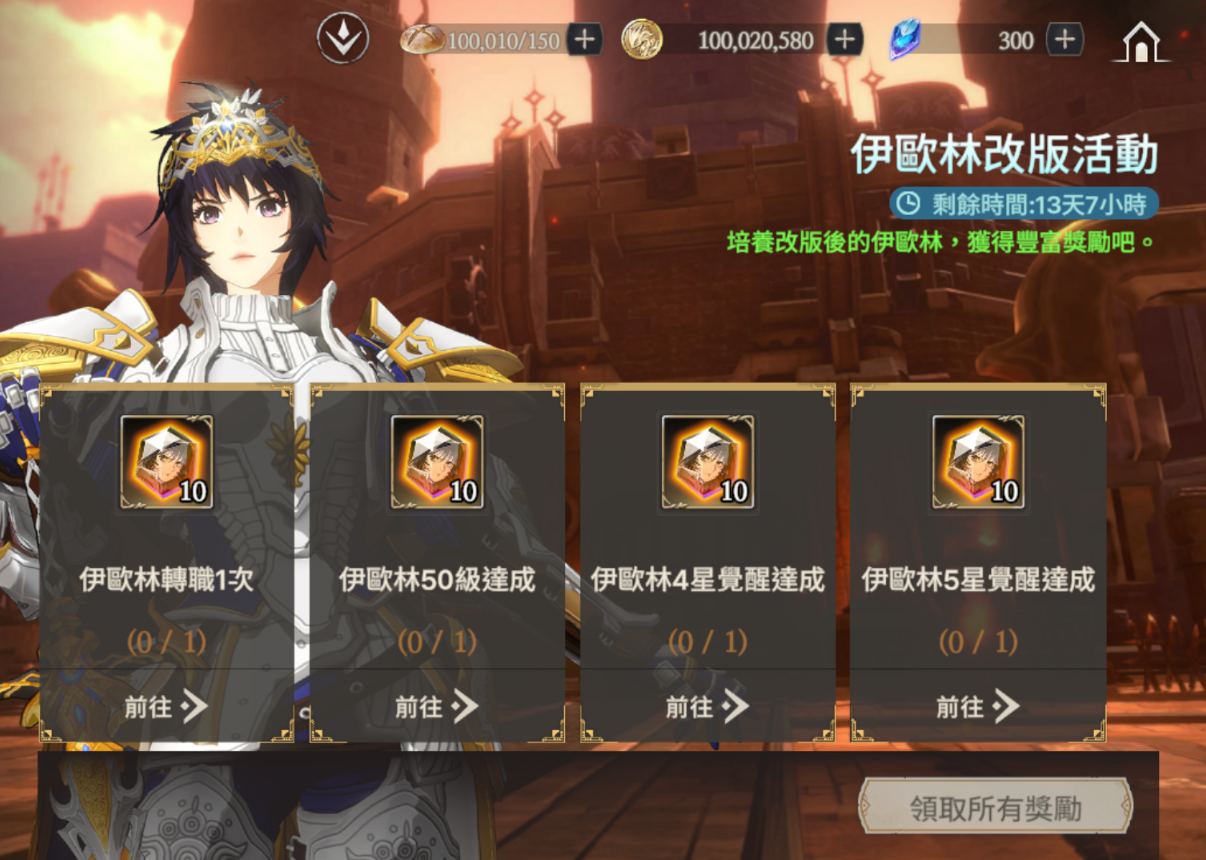Inspect the reward icon for 伊歐林5星覺醒達成
The height and width of the screenshot is (860, 1206).
coord(978,462)
